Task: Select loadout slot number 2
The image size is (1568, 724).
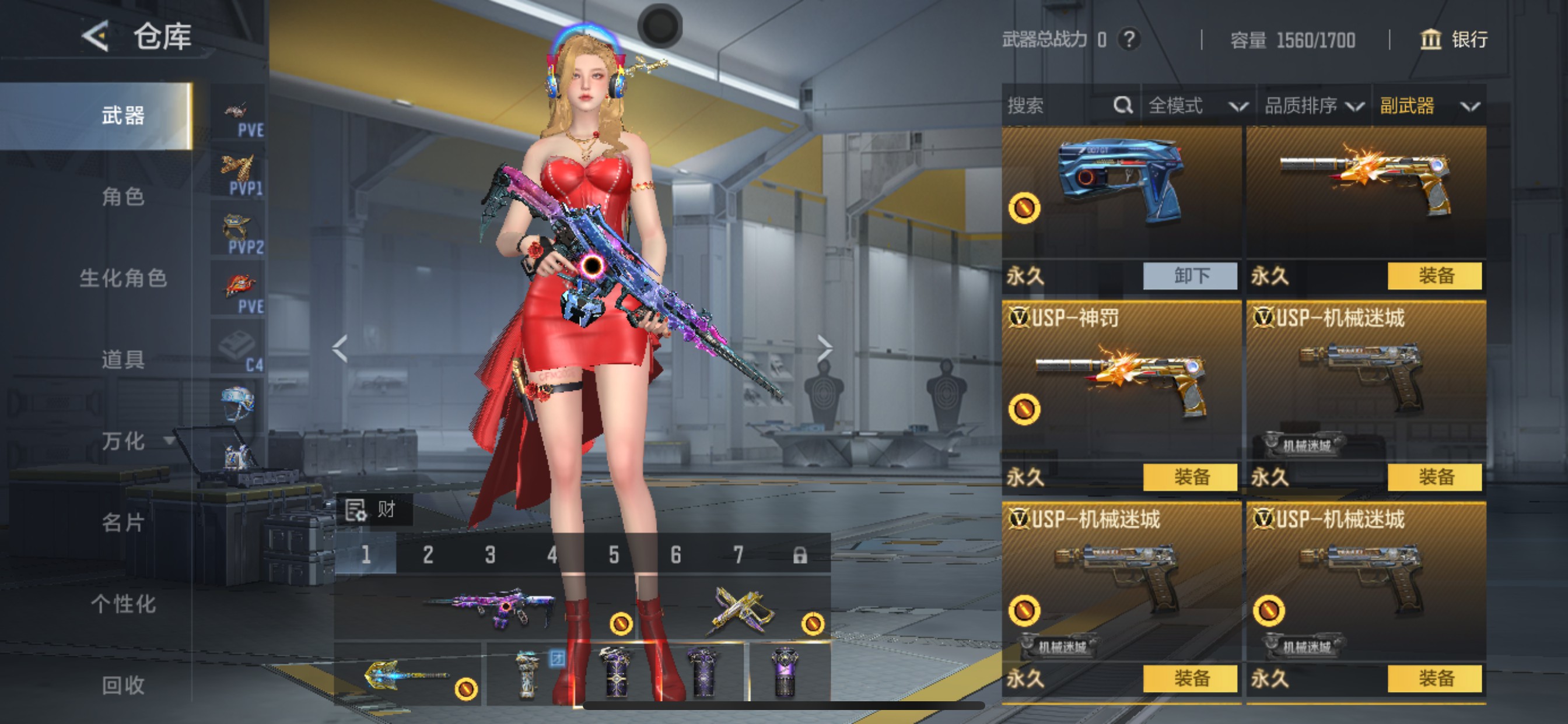Action: click(x=428, y=555)
